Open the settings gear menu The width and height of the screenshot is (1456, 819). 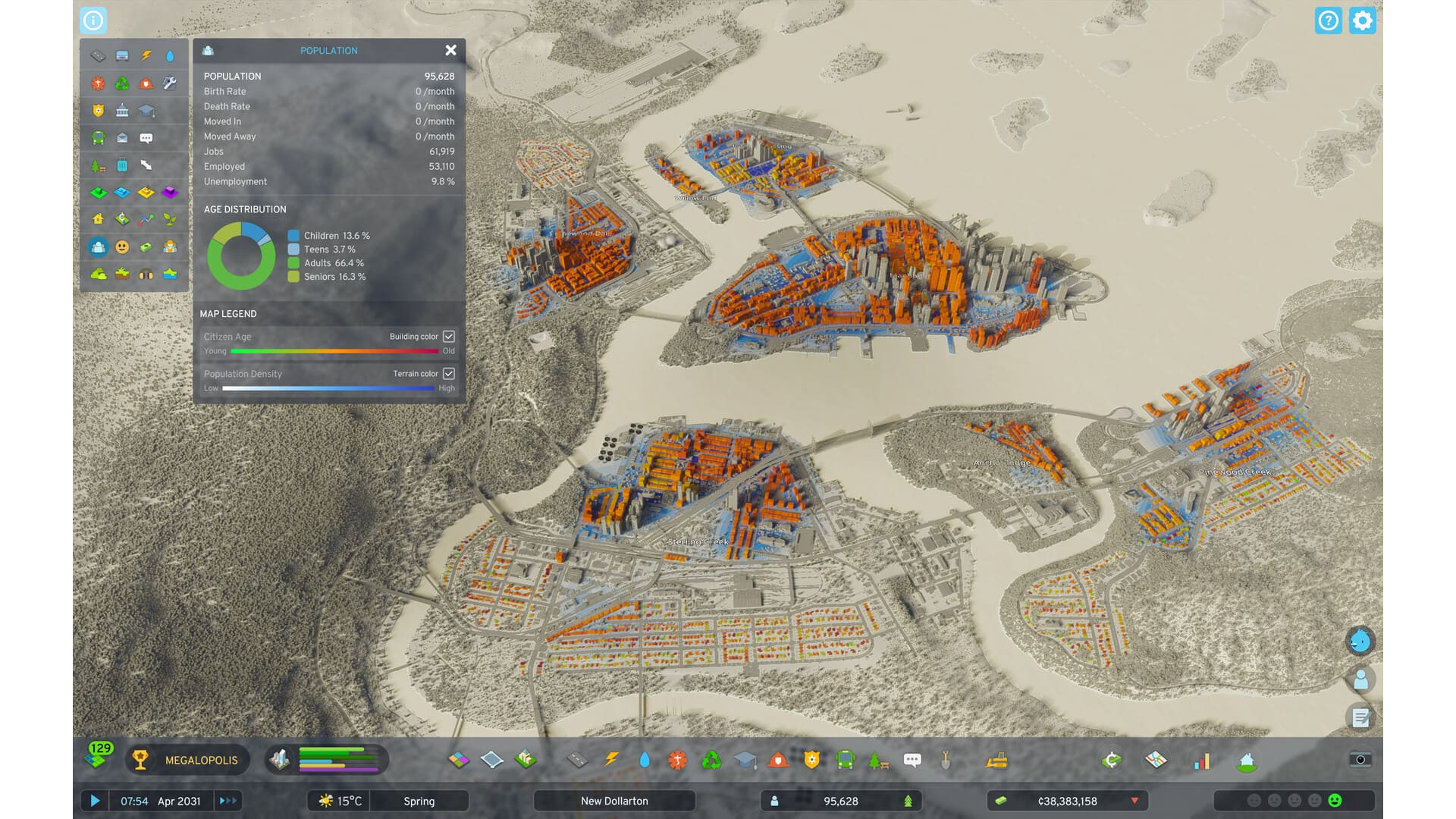pyautogui.click(x=1362, y=20)
